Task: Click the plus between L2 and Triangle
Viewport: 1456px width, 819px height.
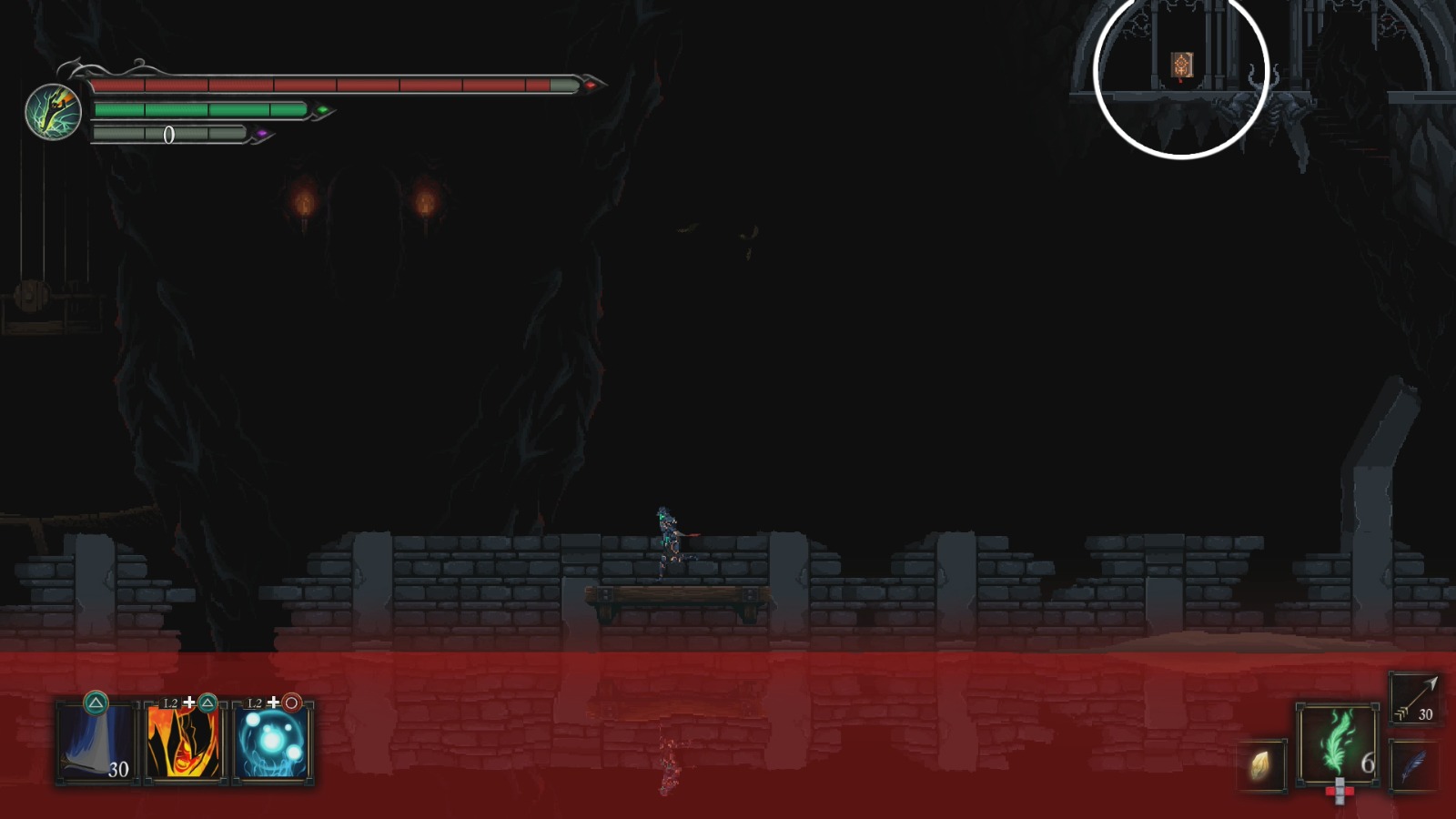Action: pyautogui.click(x=190, y=703)
